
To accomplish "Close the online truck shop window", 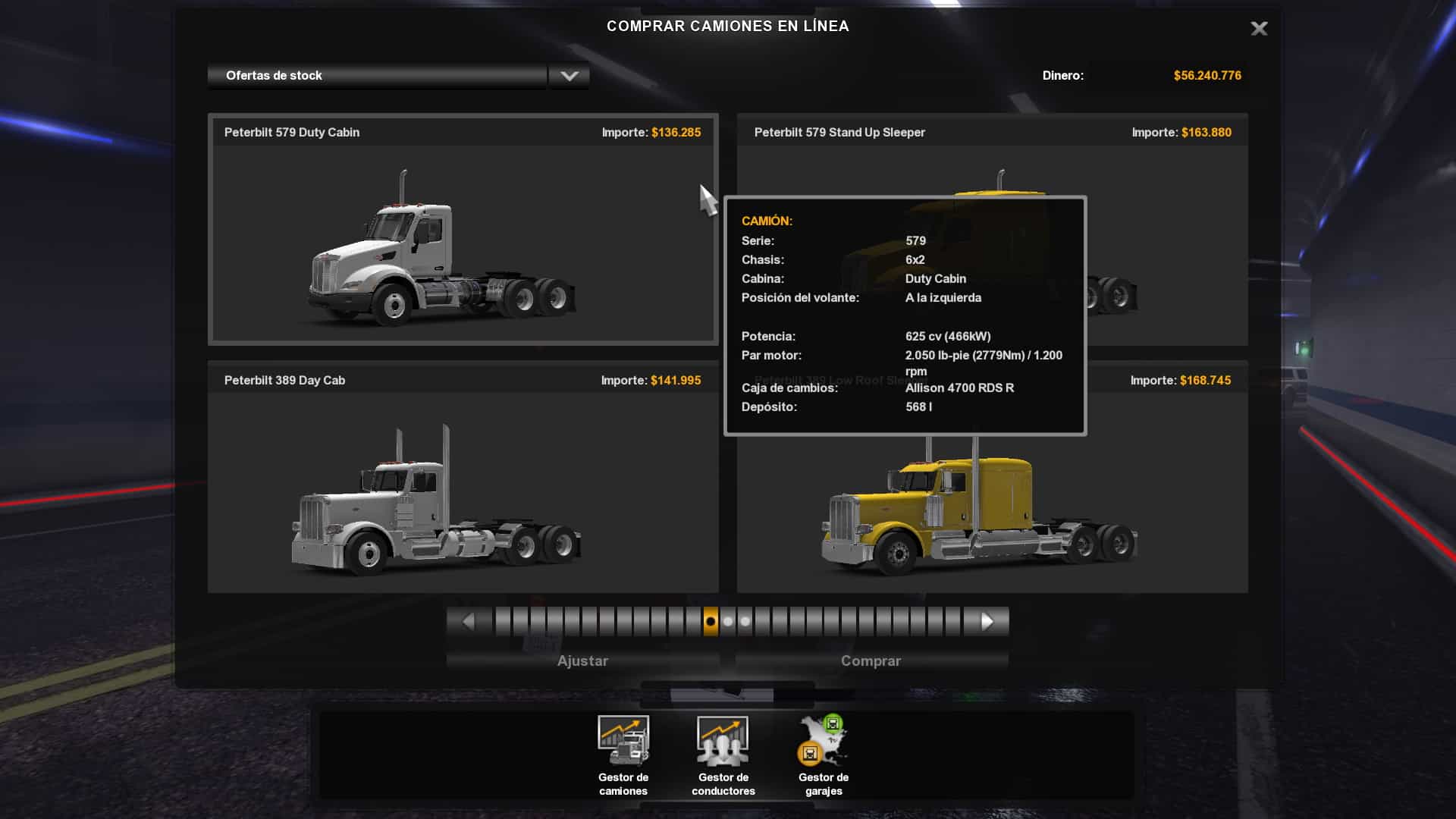I will pyautogui.click(x=1259, y=29).
